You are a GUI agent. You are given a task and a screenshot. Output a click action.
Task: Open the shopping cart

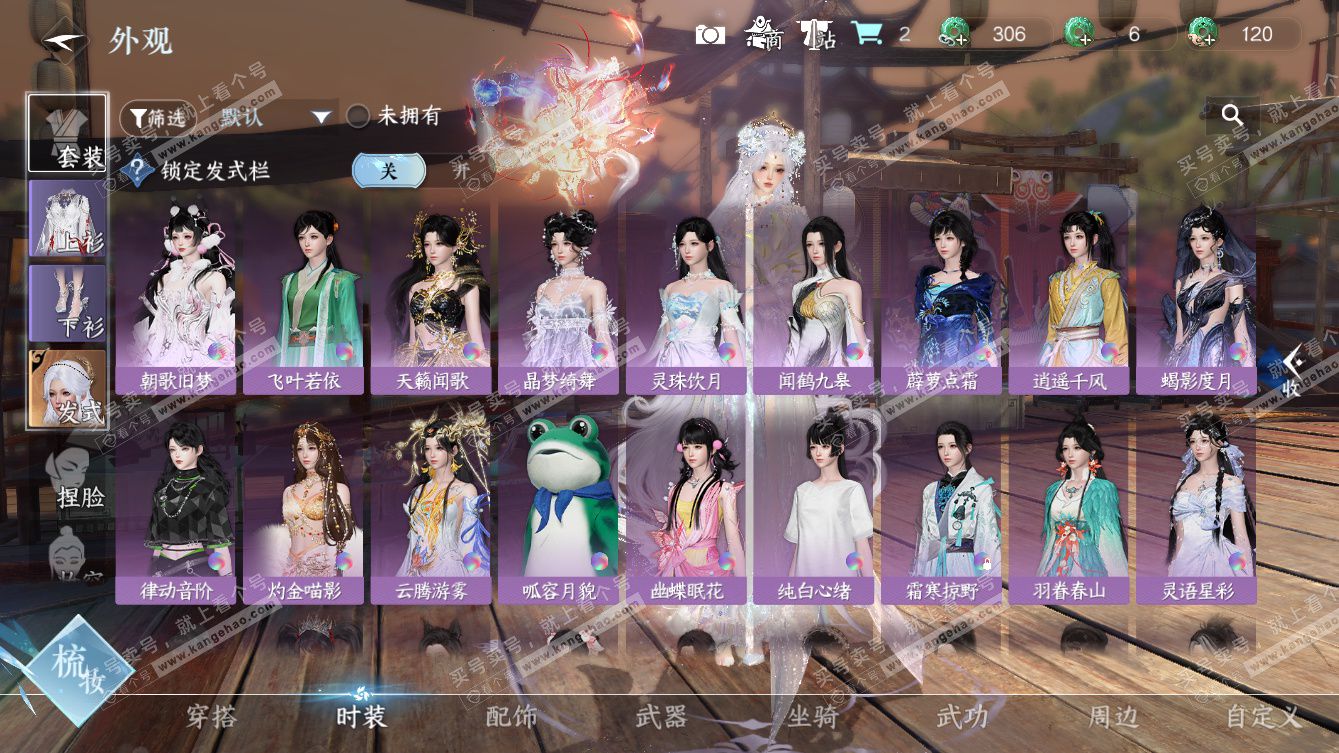coord(867,34)
